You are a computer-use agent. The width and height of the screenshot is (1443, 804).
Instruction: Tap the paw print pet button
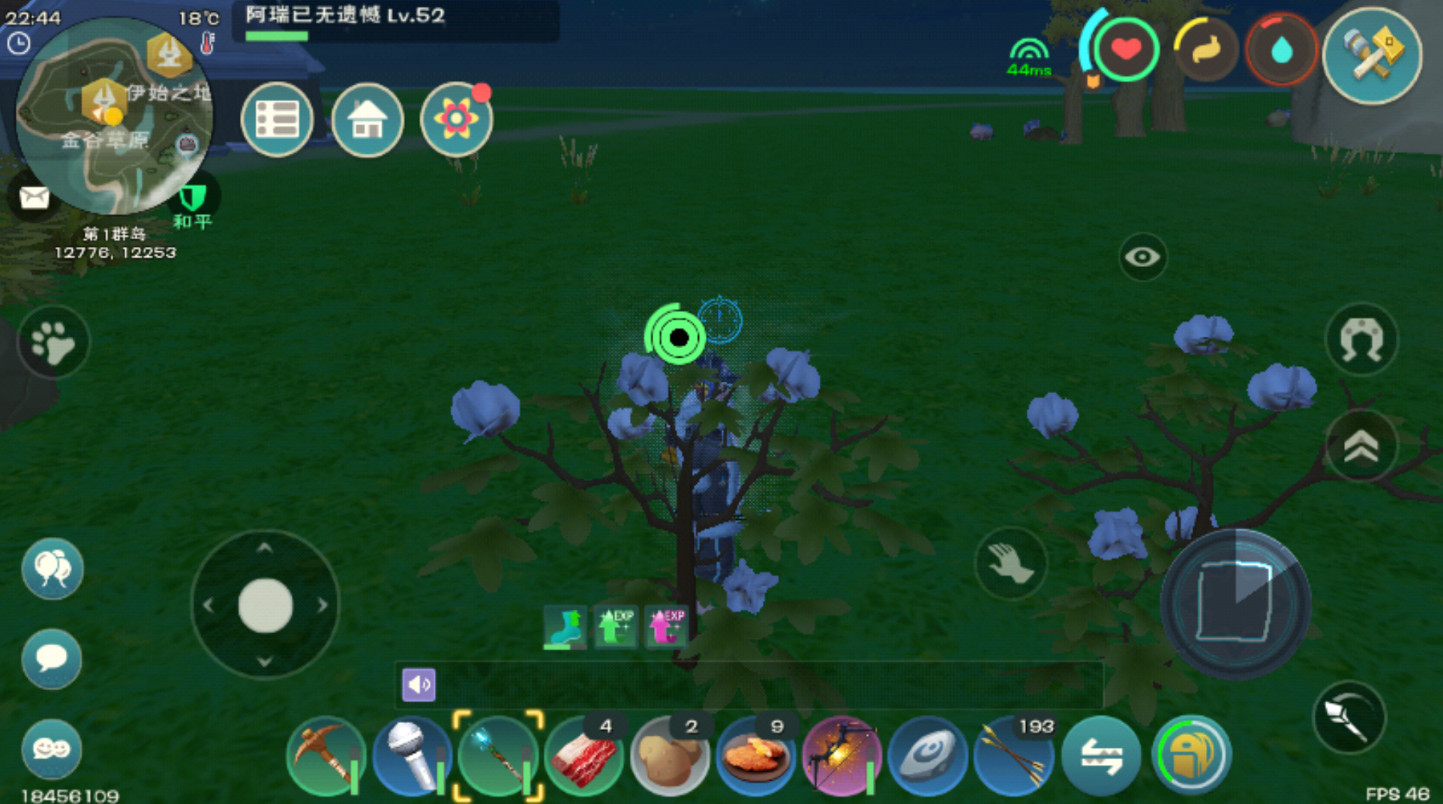point(53,343)
